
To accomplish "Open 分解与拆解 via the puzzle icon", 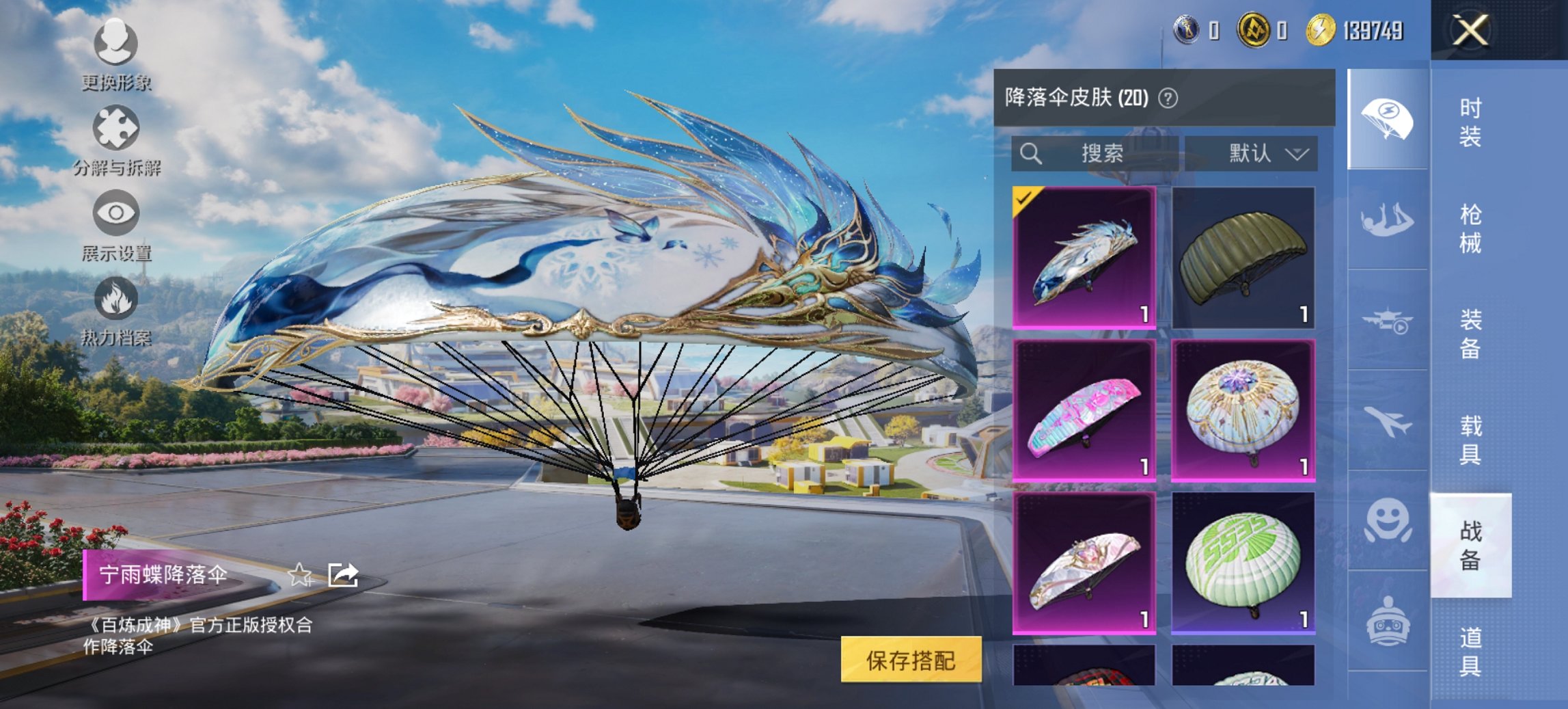I will click(118, 126).
